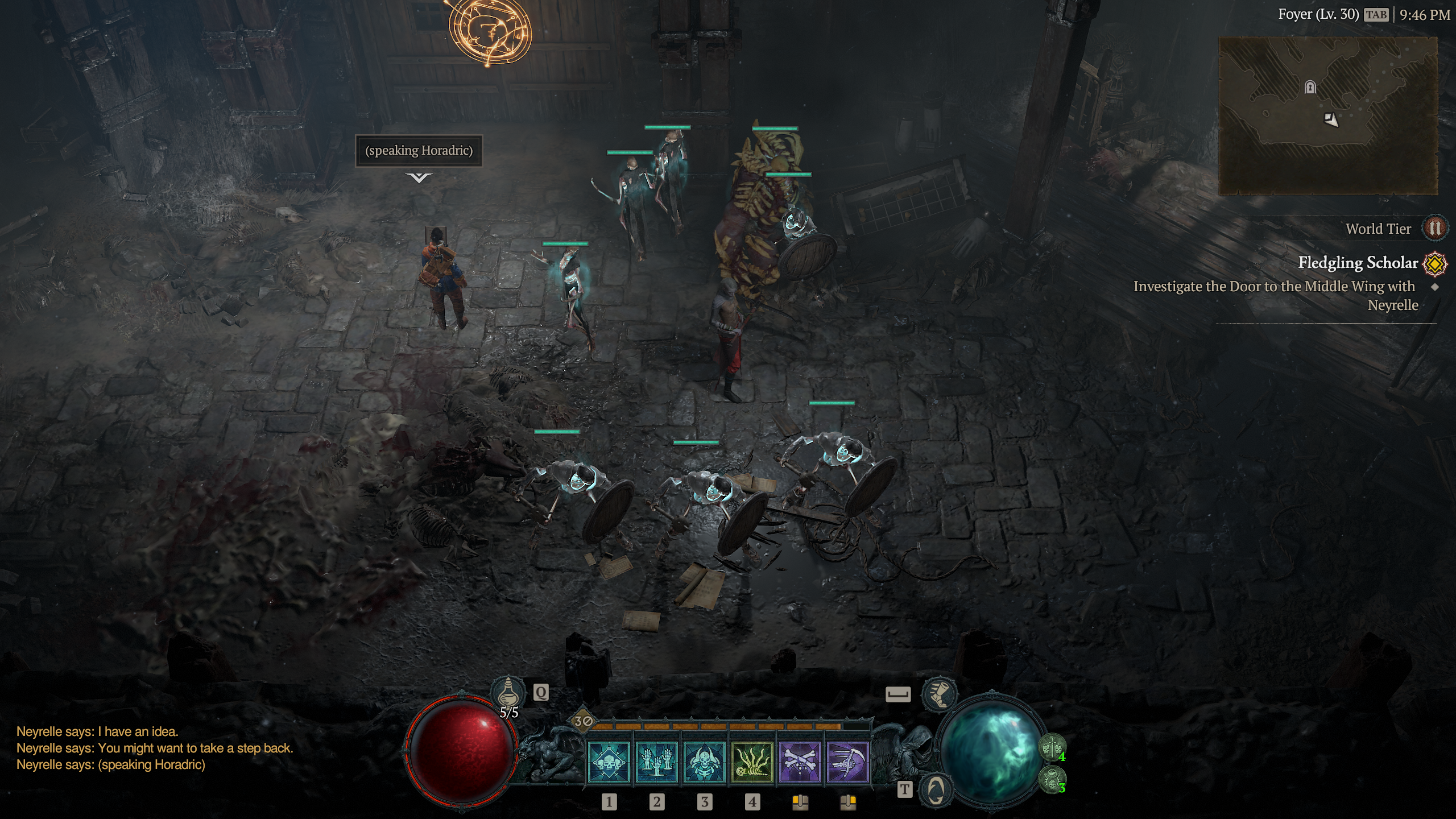Click the World Tier II emblem
This screenshot has height=819, width=1456.
(1434, 229)
